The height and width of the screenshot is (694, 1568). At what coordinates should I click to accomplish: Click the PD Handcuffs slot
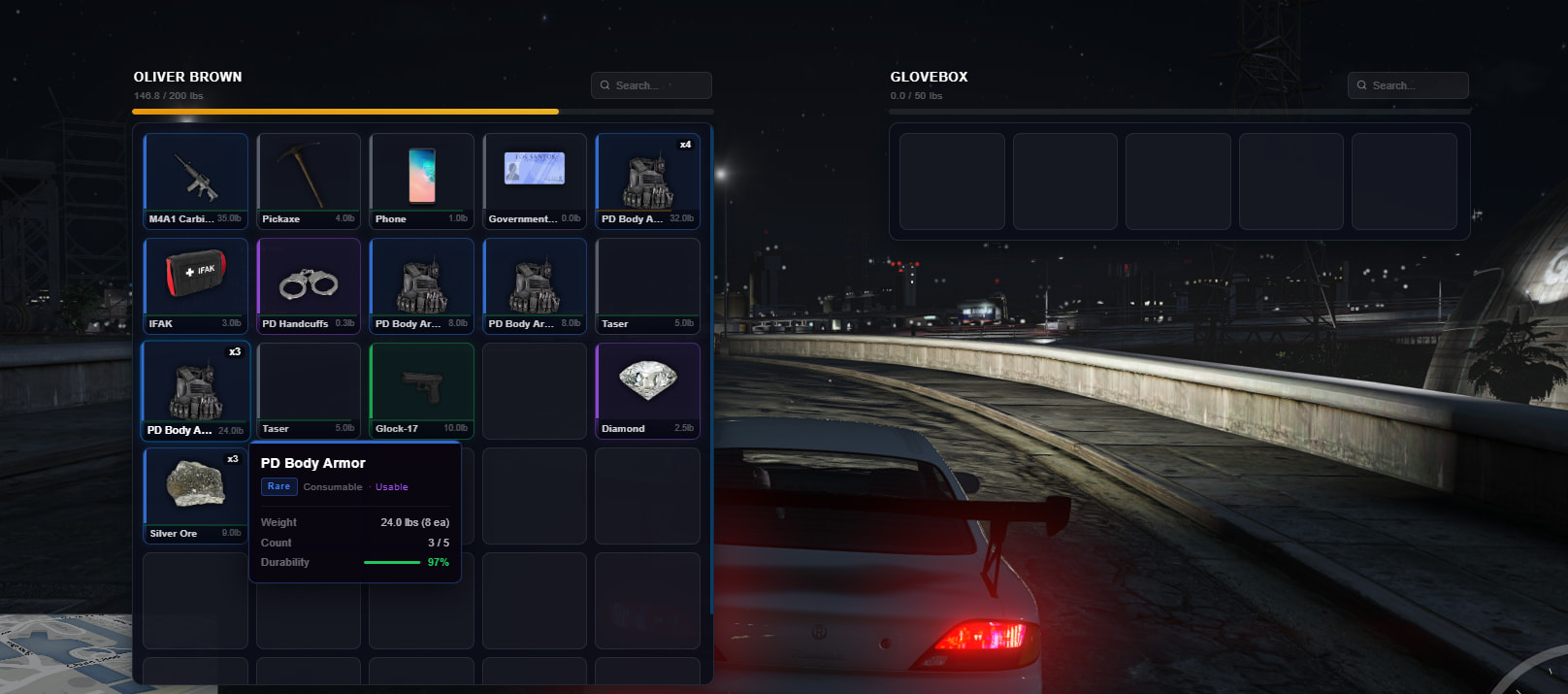[x=309, y=285]
